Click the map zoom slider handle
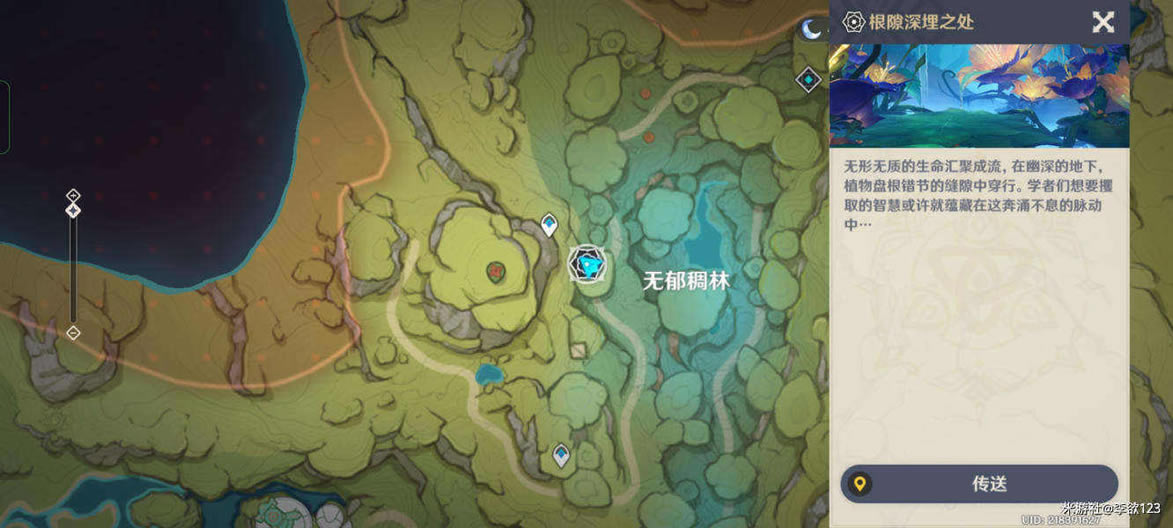 (73, 210)
